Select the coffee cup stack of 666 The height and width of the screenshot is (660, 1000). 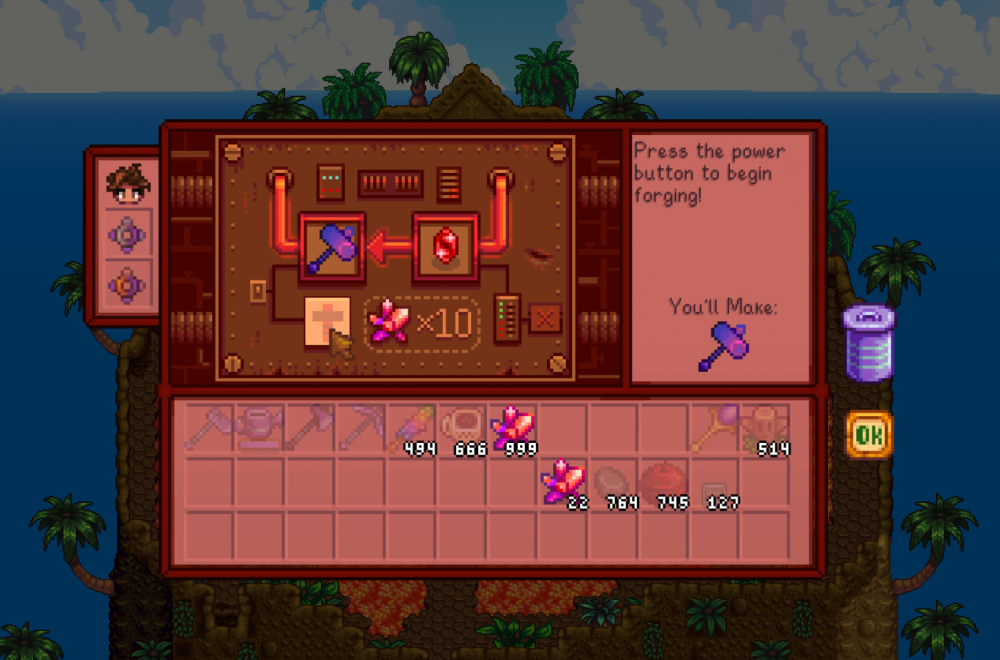(462, 427)
